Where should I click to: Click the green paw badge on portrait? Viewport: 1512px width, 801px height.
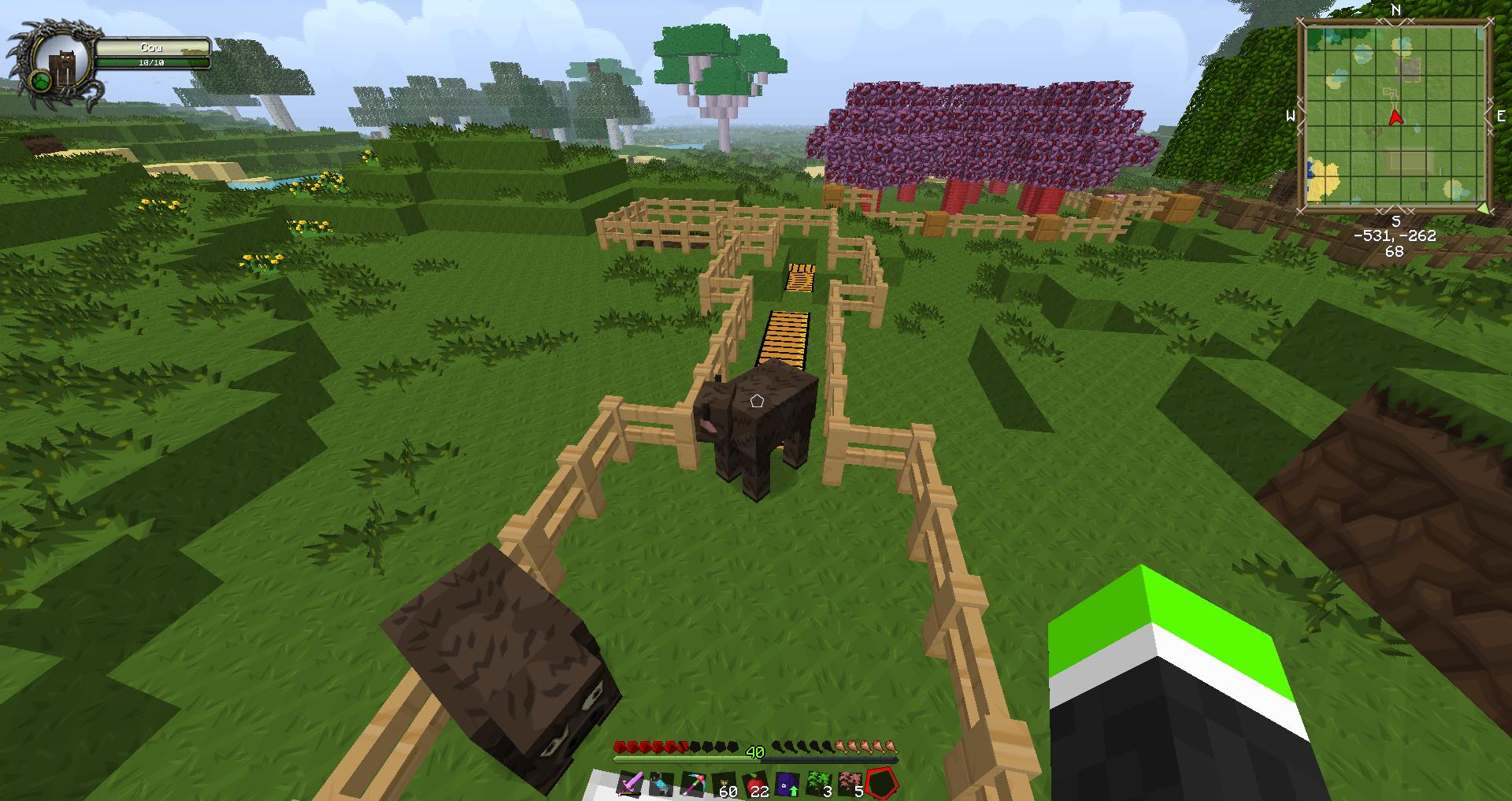click(42, 81)
